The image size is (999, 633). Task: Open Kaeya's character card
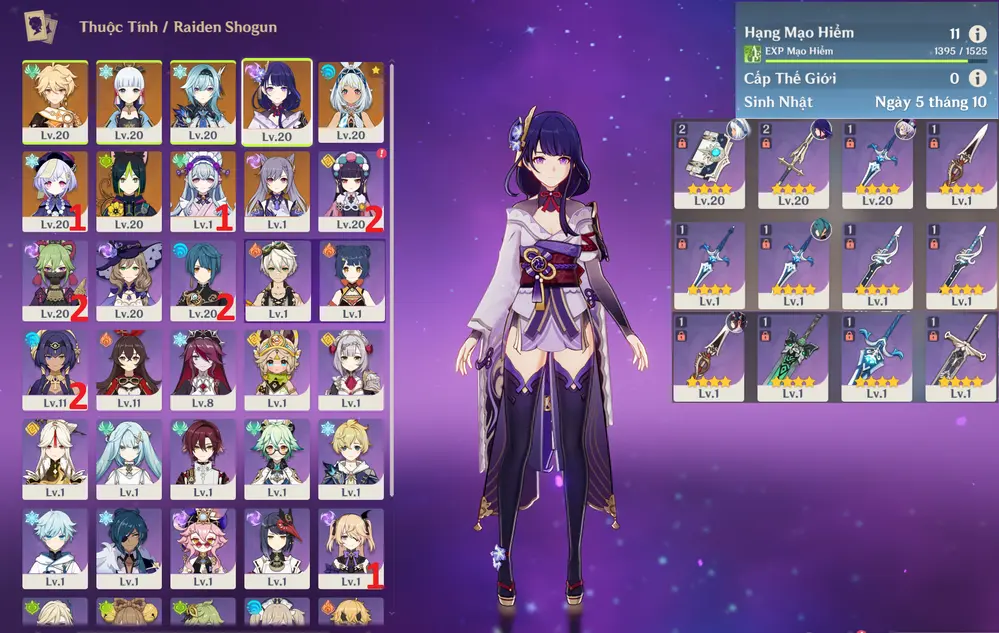[129, 548]
